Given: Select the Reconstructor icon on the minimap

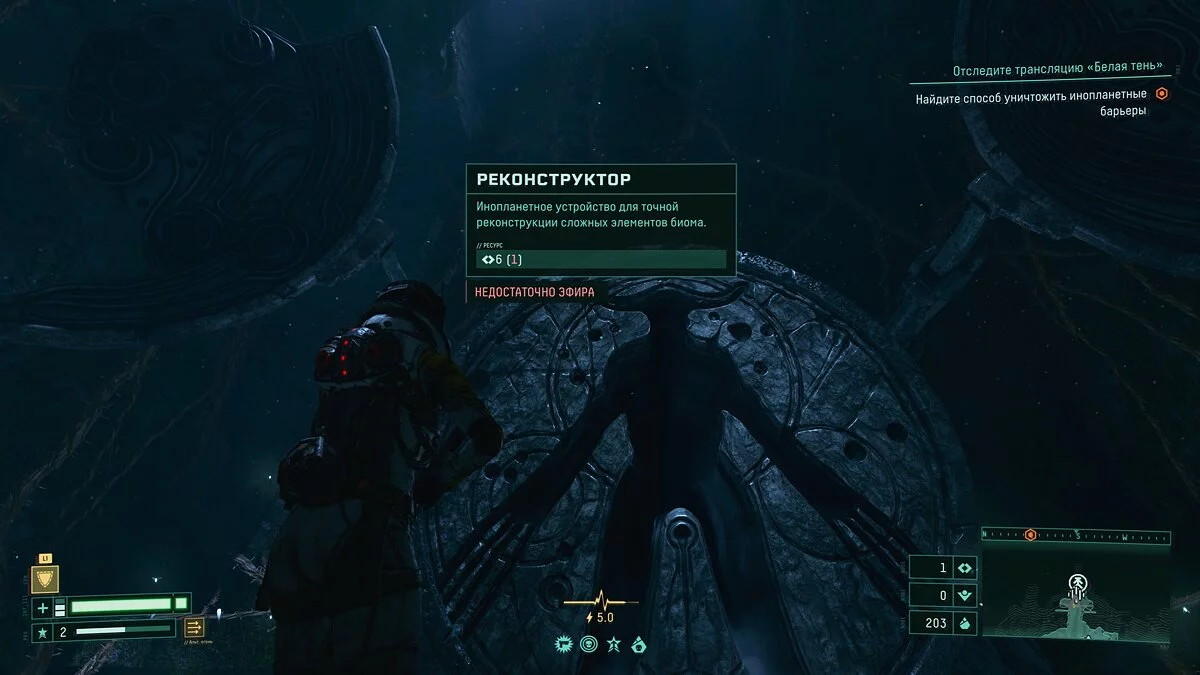Looking at the screenshot, I should click(x=1077, y=583).
